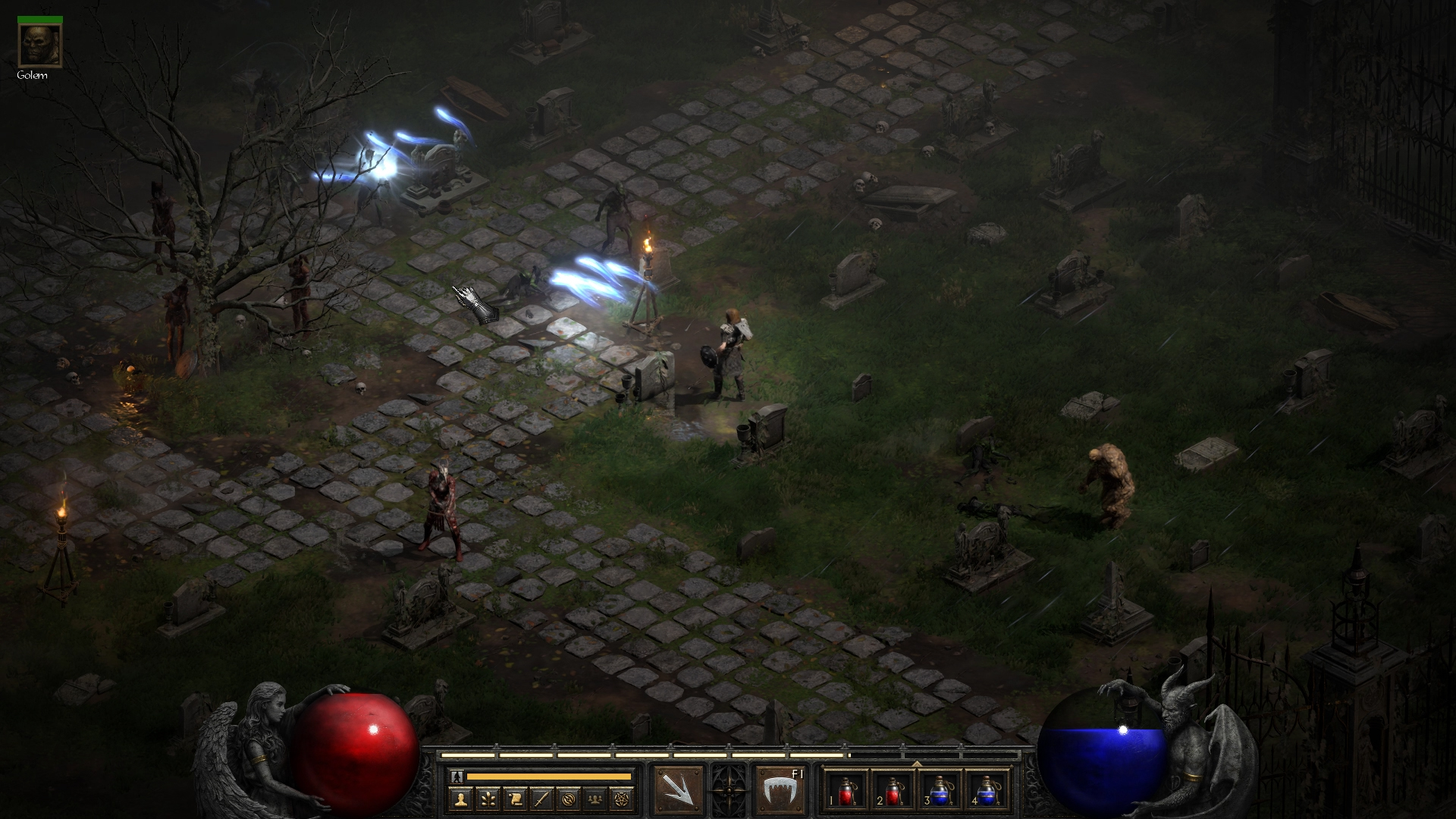Viewport: 1456px width, 819px height.
Task: Drink the blue mana potion in slot 4
Action: 986,790
